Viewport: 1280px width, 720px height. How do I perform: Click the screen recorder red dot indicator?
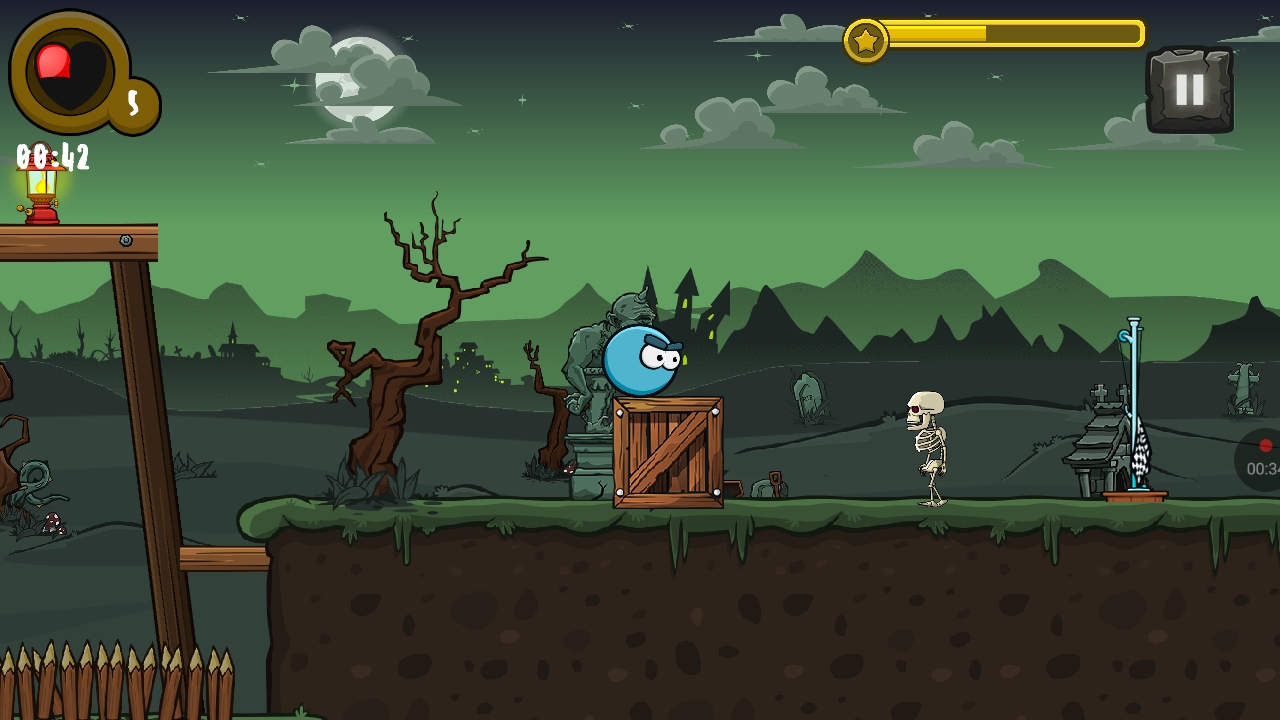[1266, 446]
